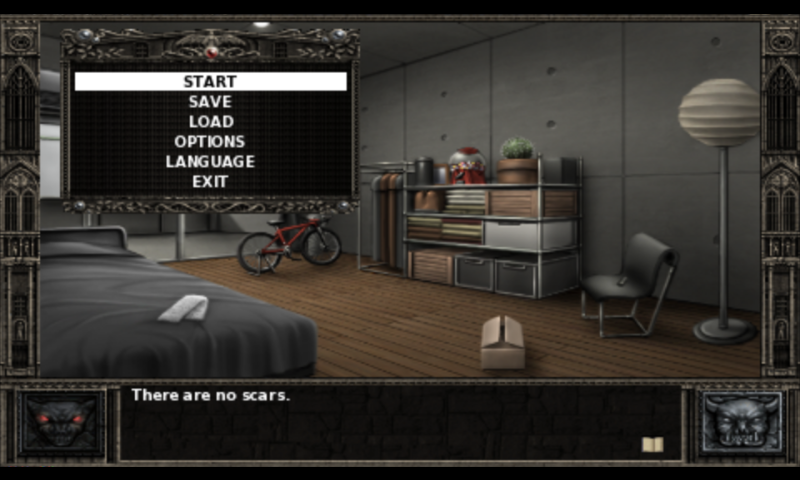Viewport: 800px width, 480px height.
Task: Open the LOAD menu entry
Action: (210, 121)
